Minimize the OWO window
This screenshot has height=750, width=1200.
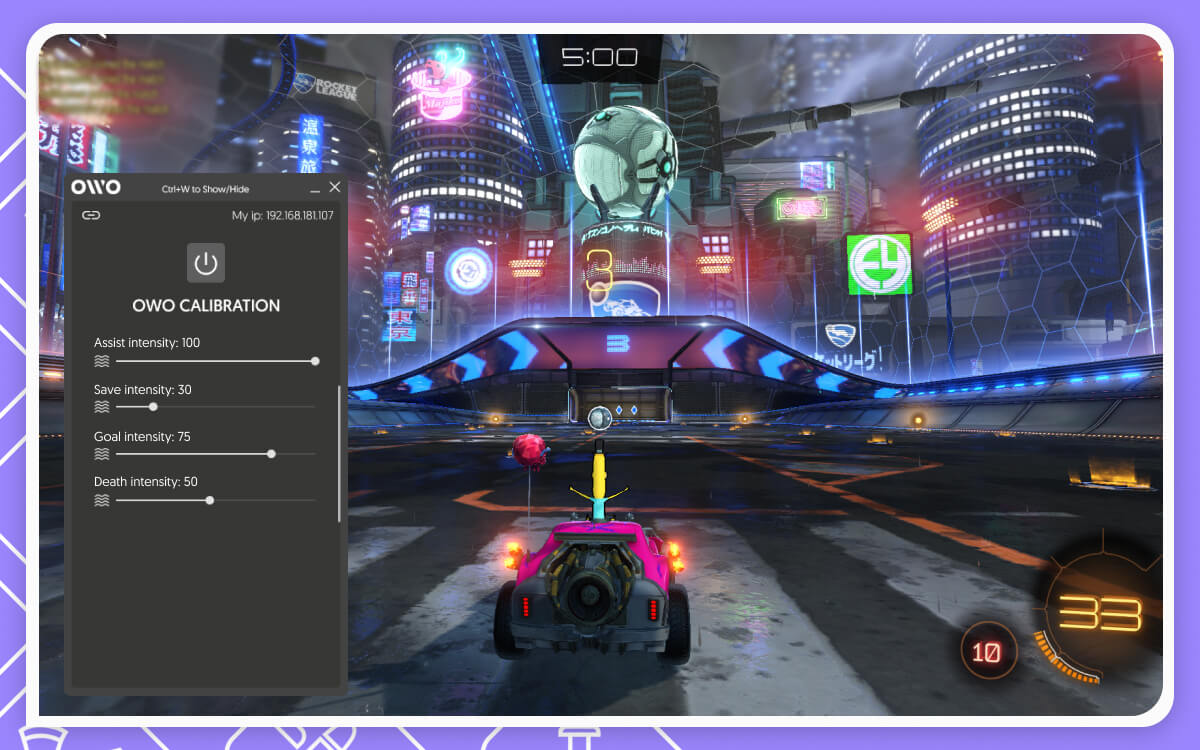pyautogui.click(x=315, y=188)
